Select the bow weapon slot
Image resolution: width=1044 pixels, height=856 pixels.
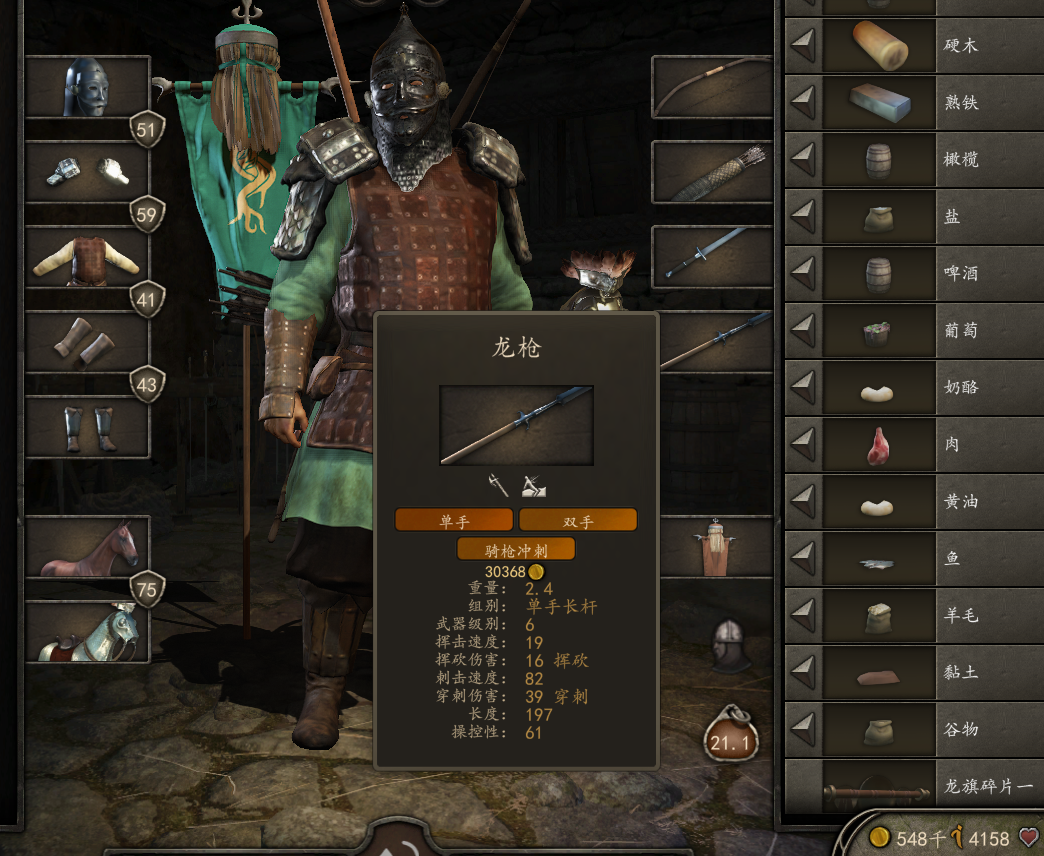click(x=712, y=88)
